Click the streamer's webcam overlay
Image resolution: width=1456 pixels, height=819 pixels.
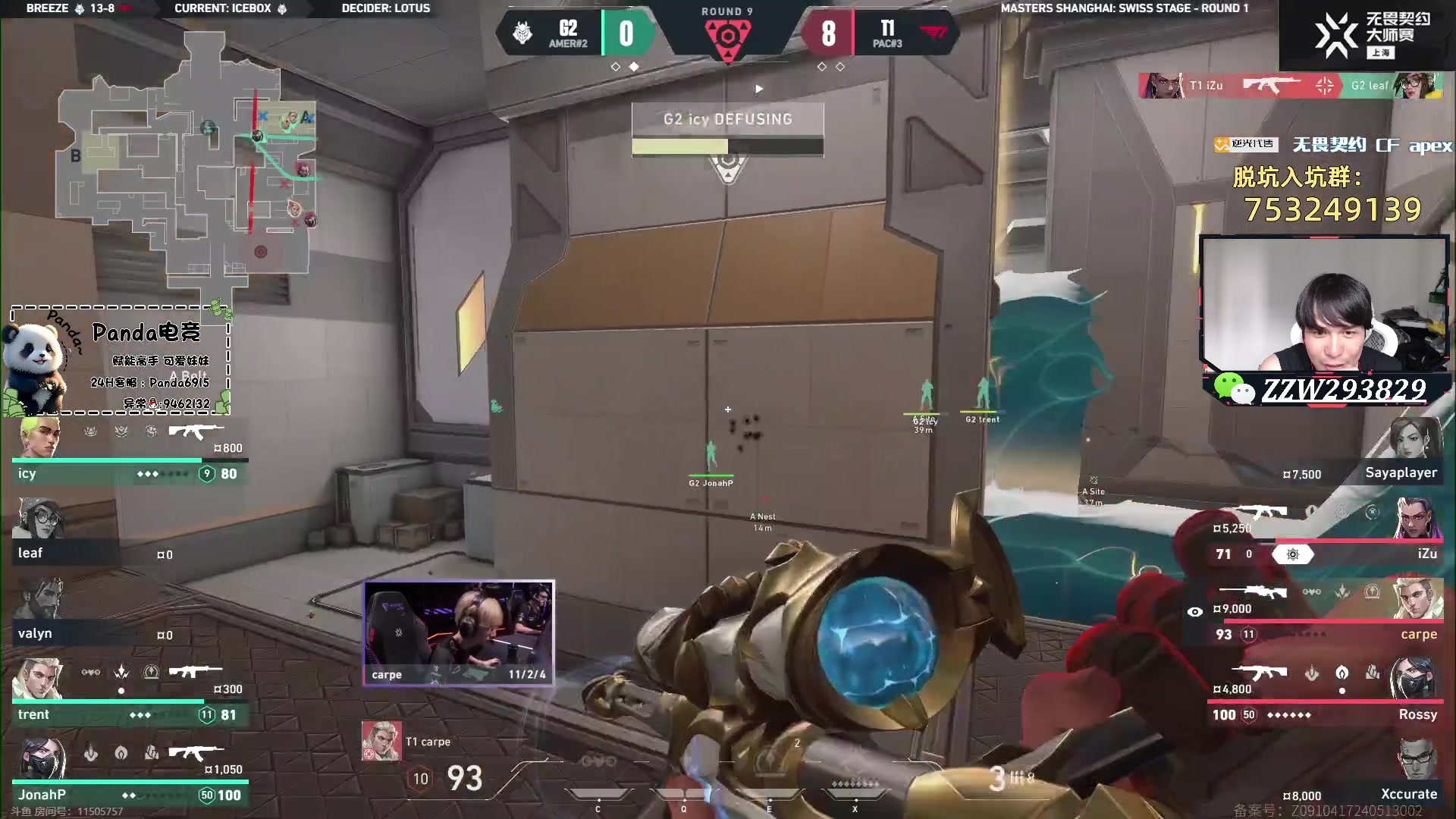click(x=1323, y=303)
